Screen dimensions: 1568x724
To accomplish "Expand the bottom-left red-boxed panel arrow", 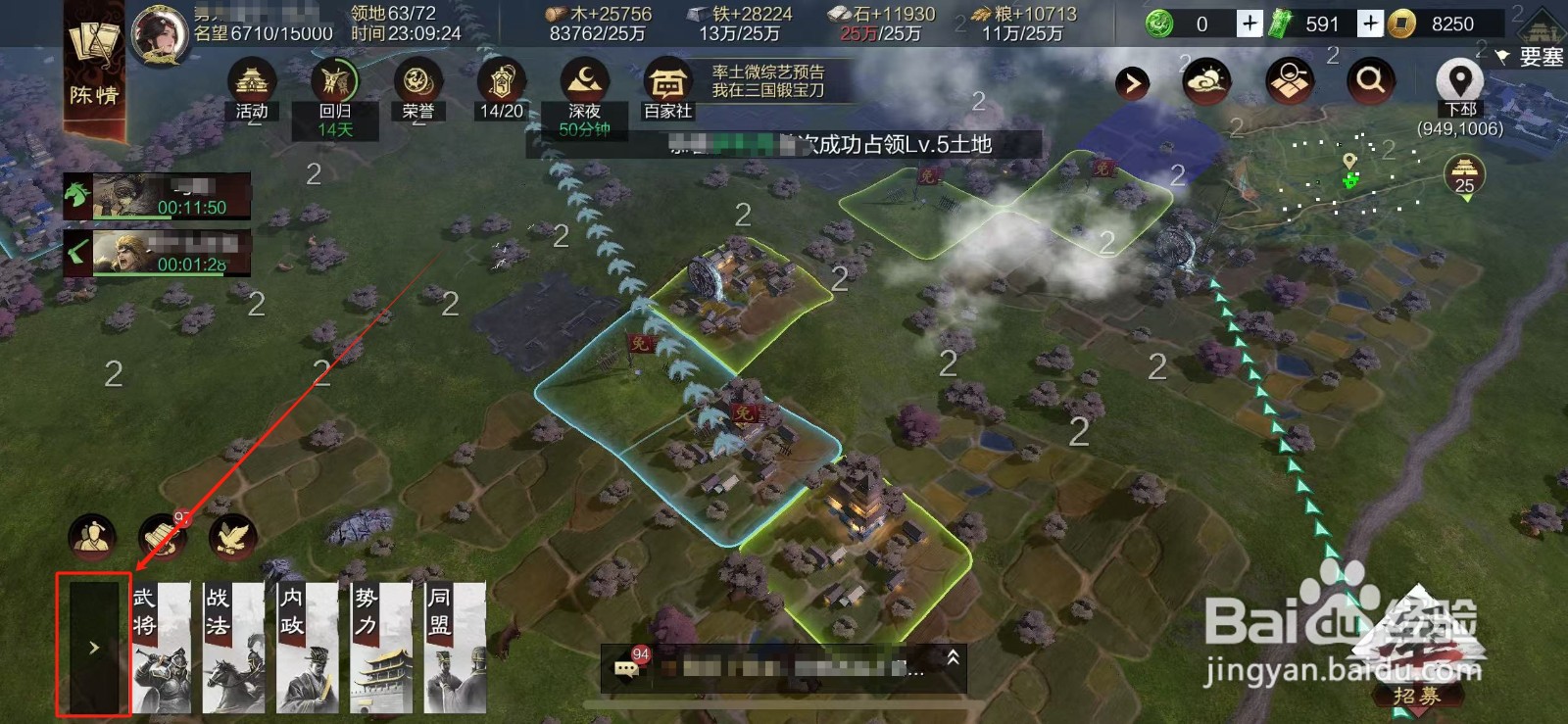I will coord(93,647).
